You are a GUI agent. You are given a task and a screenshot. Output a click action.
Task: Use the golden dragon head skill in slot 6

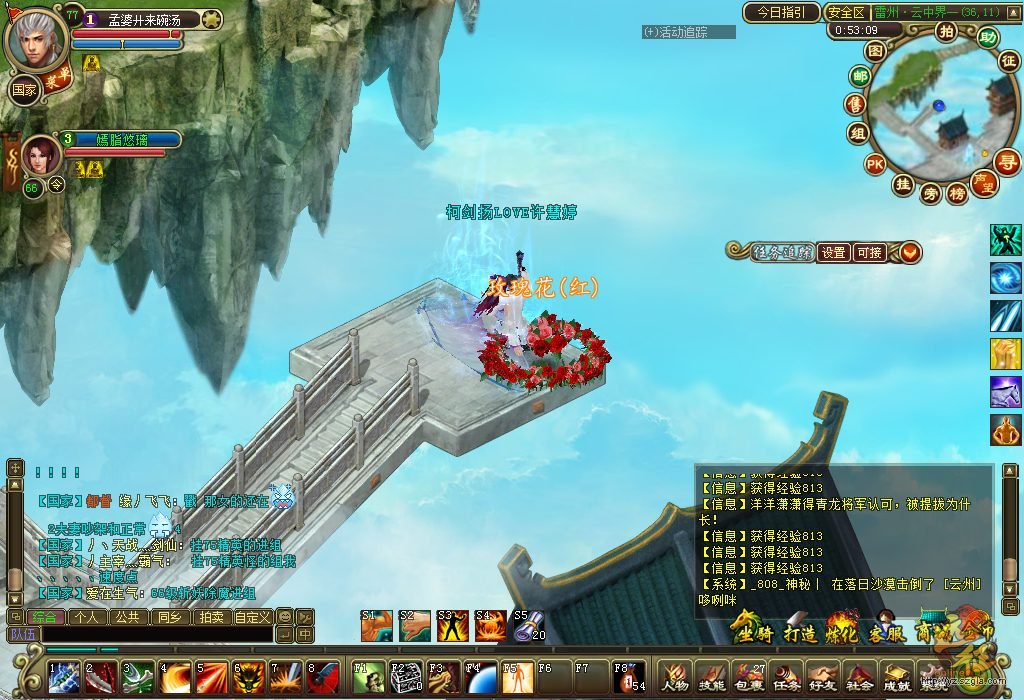248,678
